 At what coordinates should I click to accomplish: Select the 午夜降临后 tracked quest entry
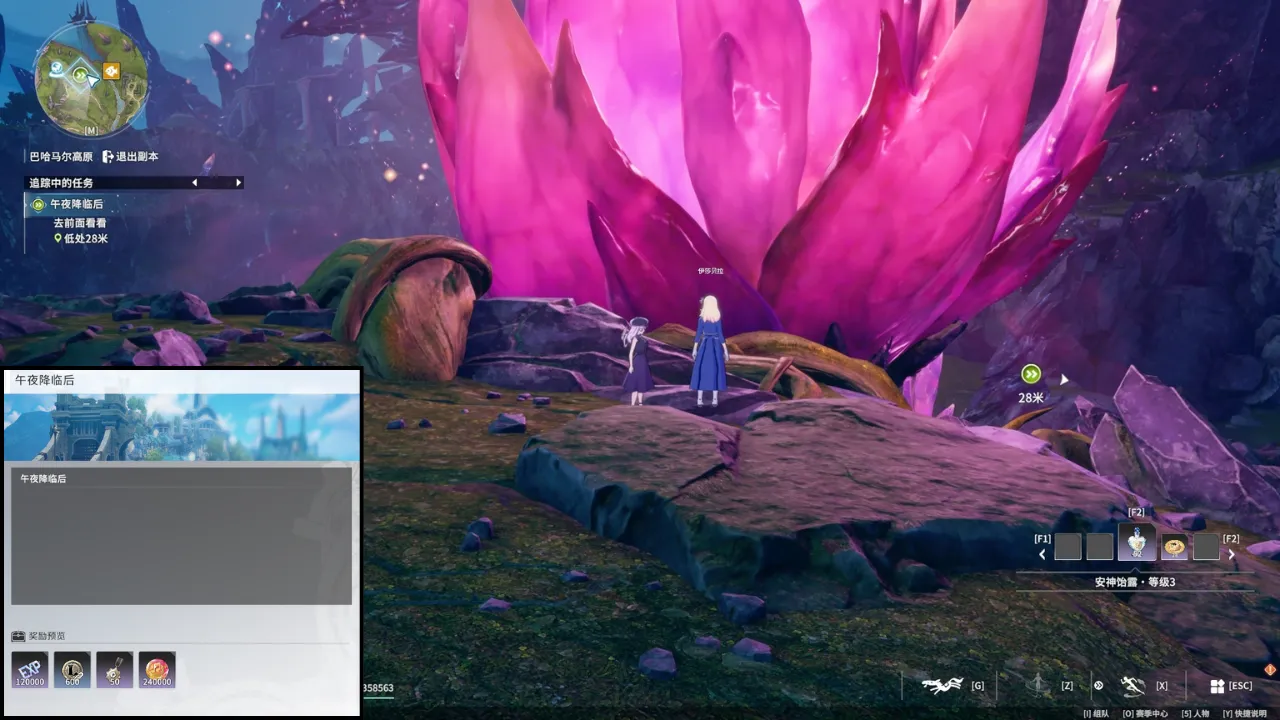pyautogui.click(x=76, y=204)
